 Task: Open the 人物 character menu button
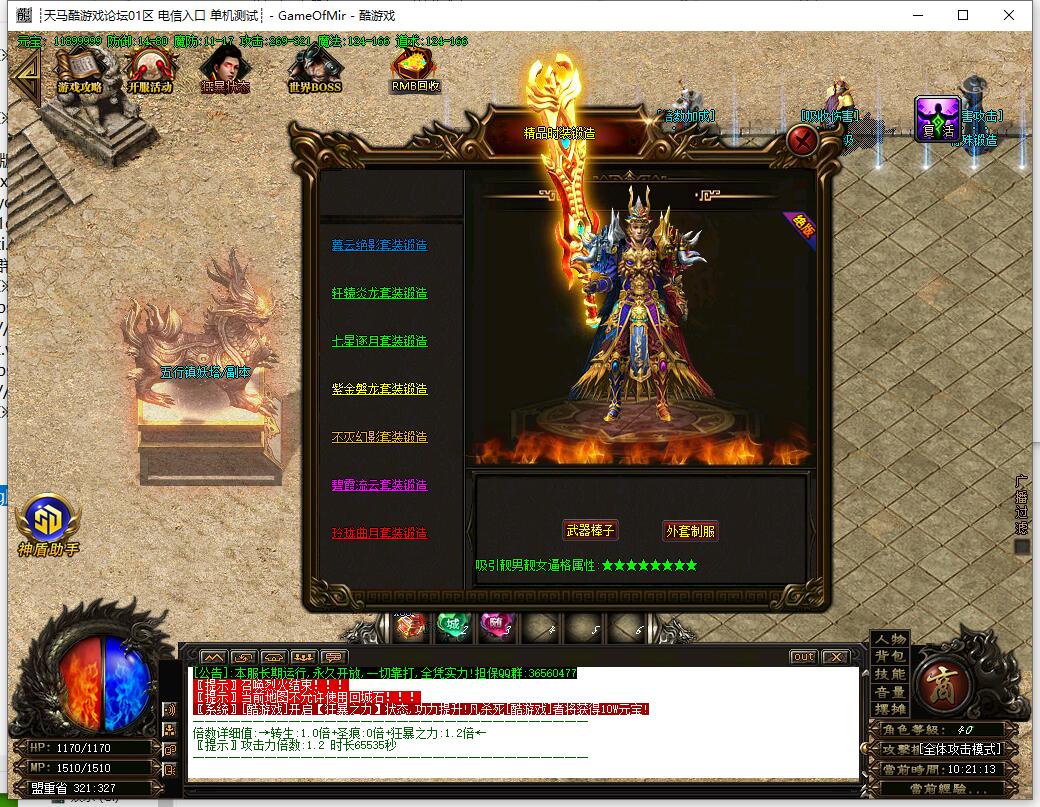(889, 639)
